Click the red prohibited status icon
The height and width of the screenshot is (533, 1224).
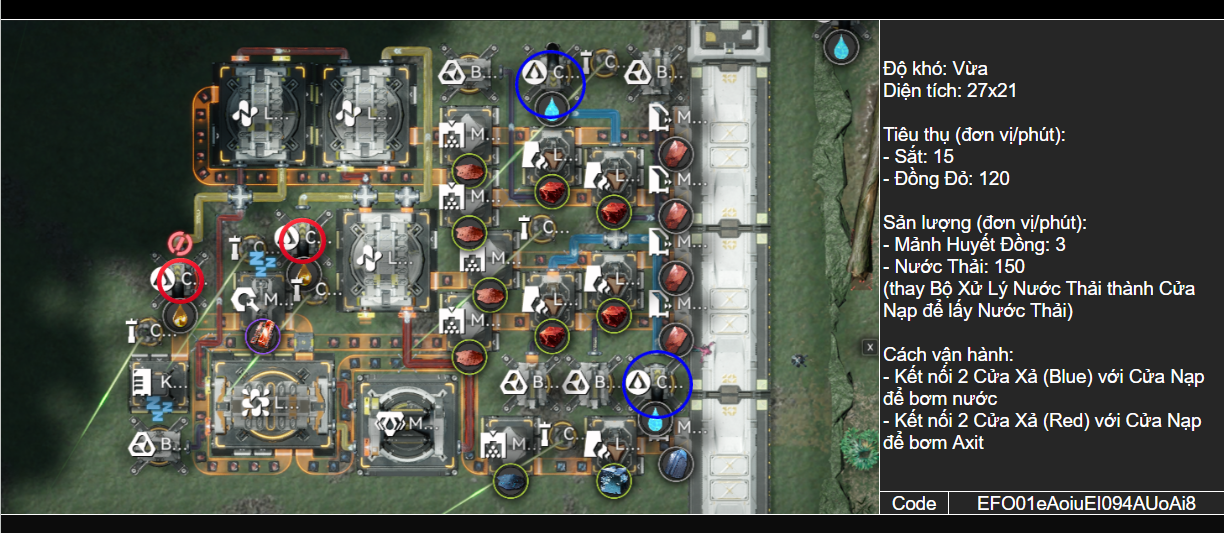[179, 243]
